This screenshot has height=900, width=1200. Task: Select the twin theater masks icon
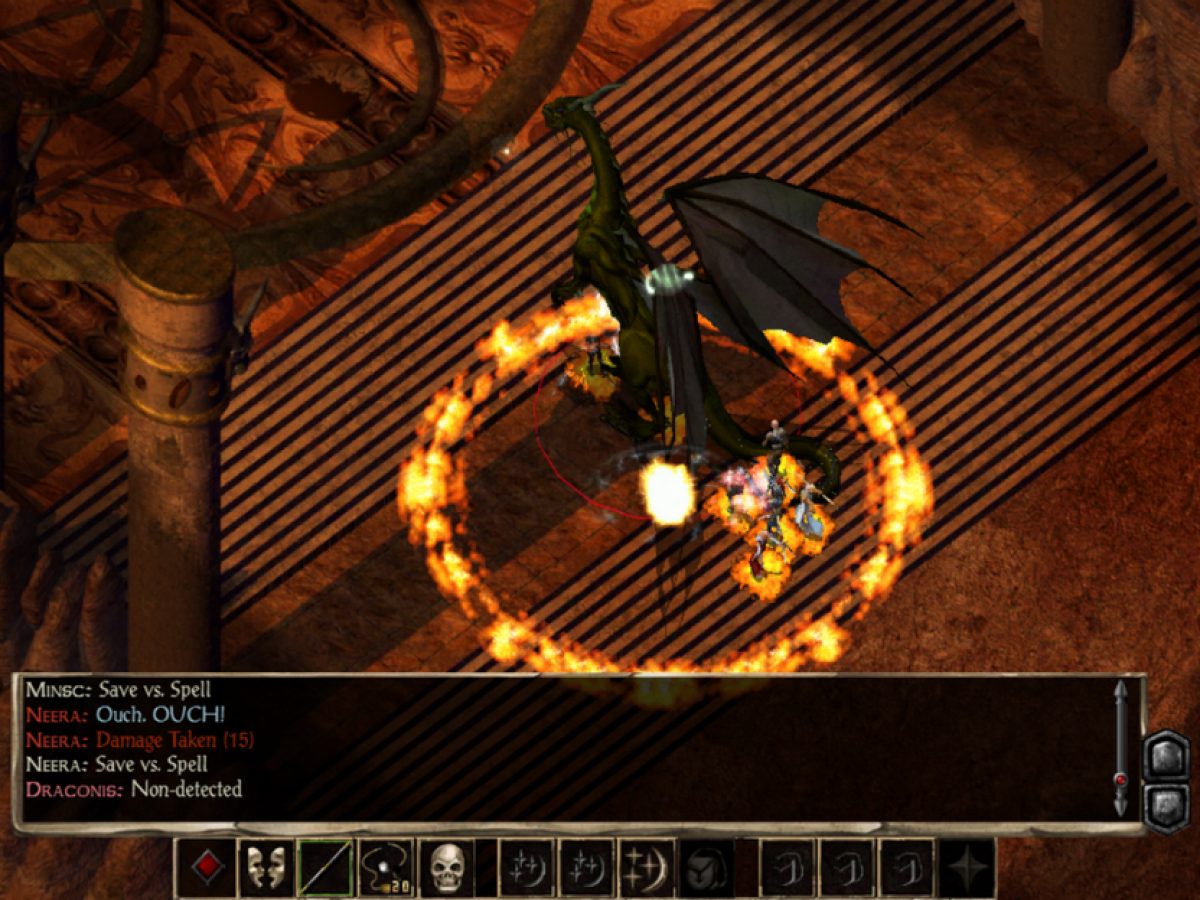point(266,867)
